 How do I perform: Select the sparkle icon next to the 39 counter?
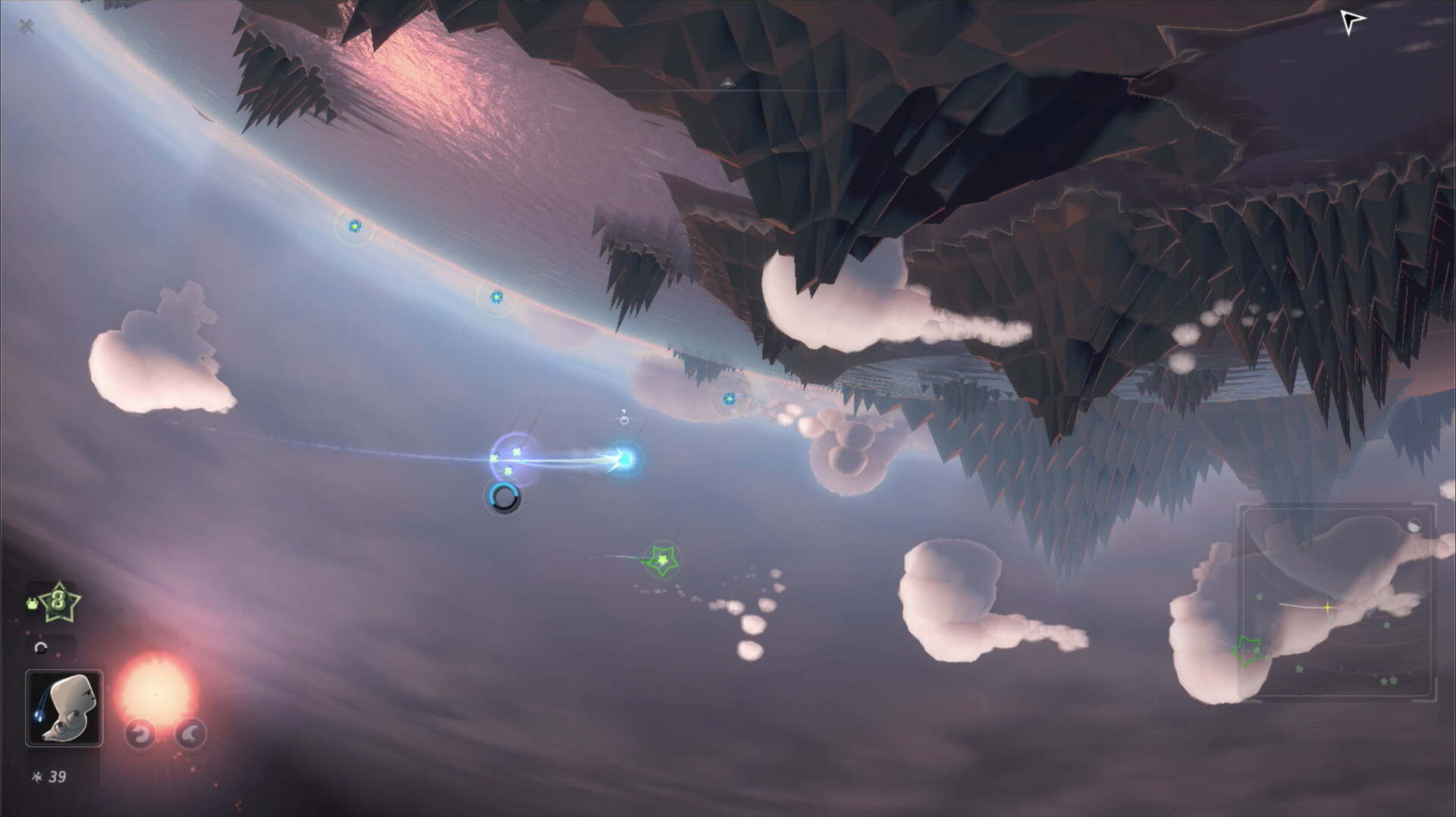tap(37, 776)
